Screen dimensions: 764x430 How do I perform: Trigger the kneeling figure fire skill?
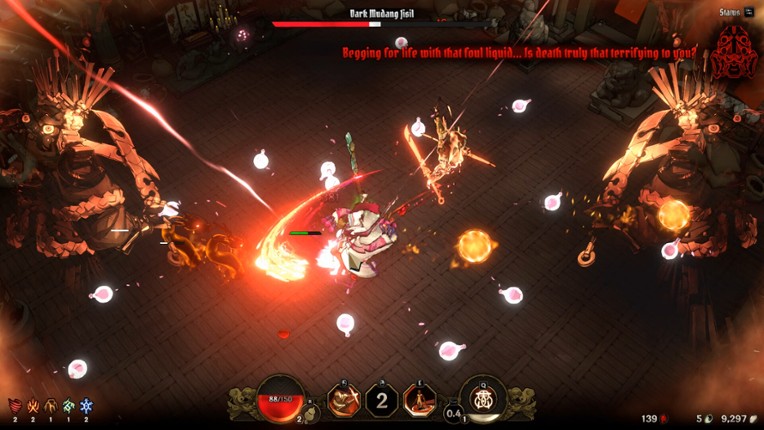(x=418, y=400)
